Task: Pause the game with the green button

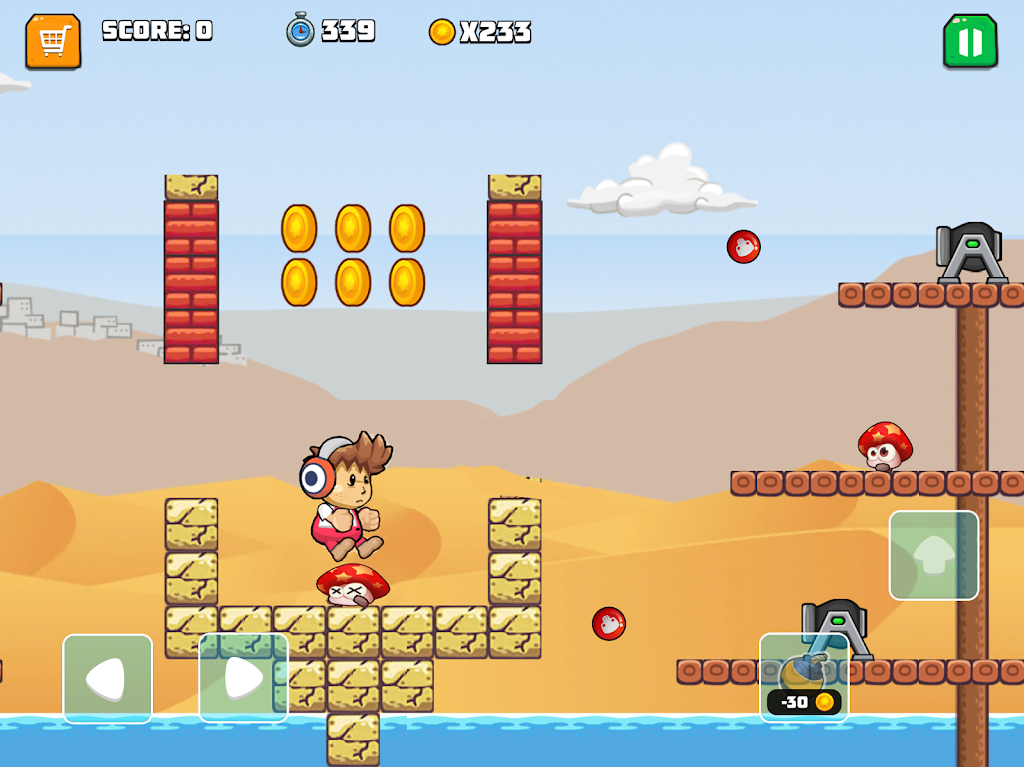Action: point(970,41)
